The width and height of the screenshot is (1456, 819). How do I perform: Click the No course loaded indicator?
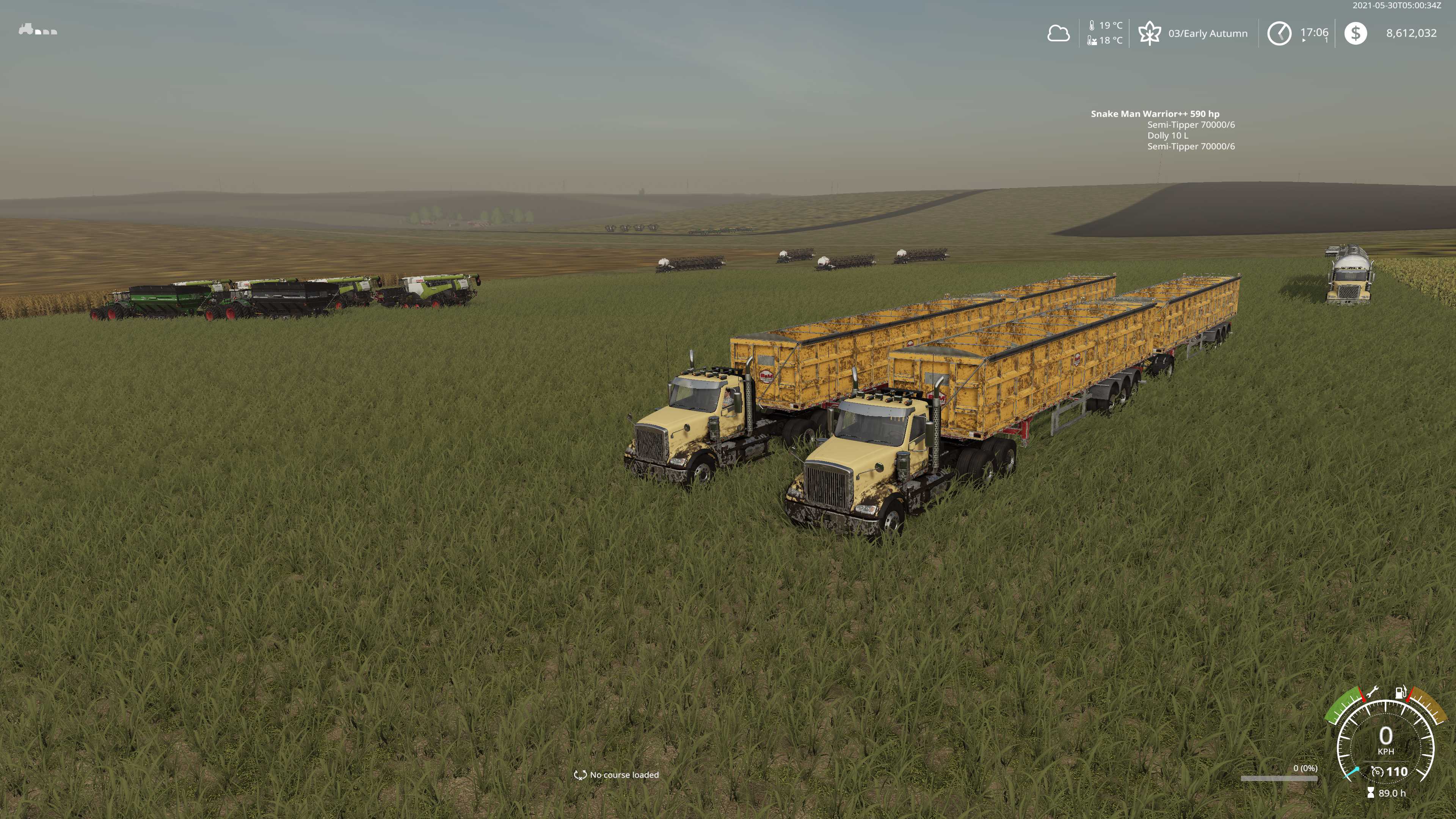click(617, 774)
